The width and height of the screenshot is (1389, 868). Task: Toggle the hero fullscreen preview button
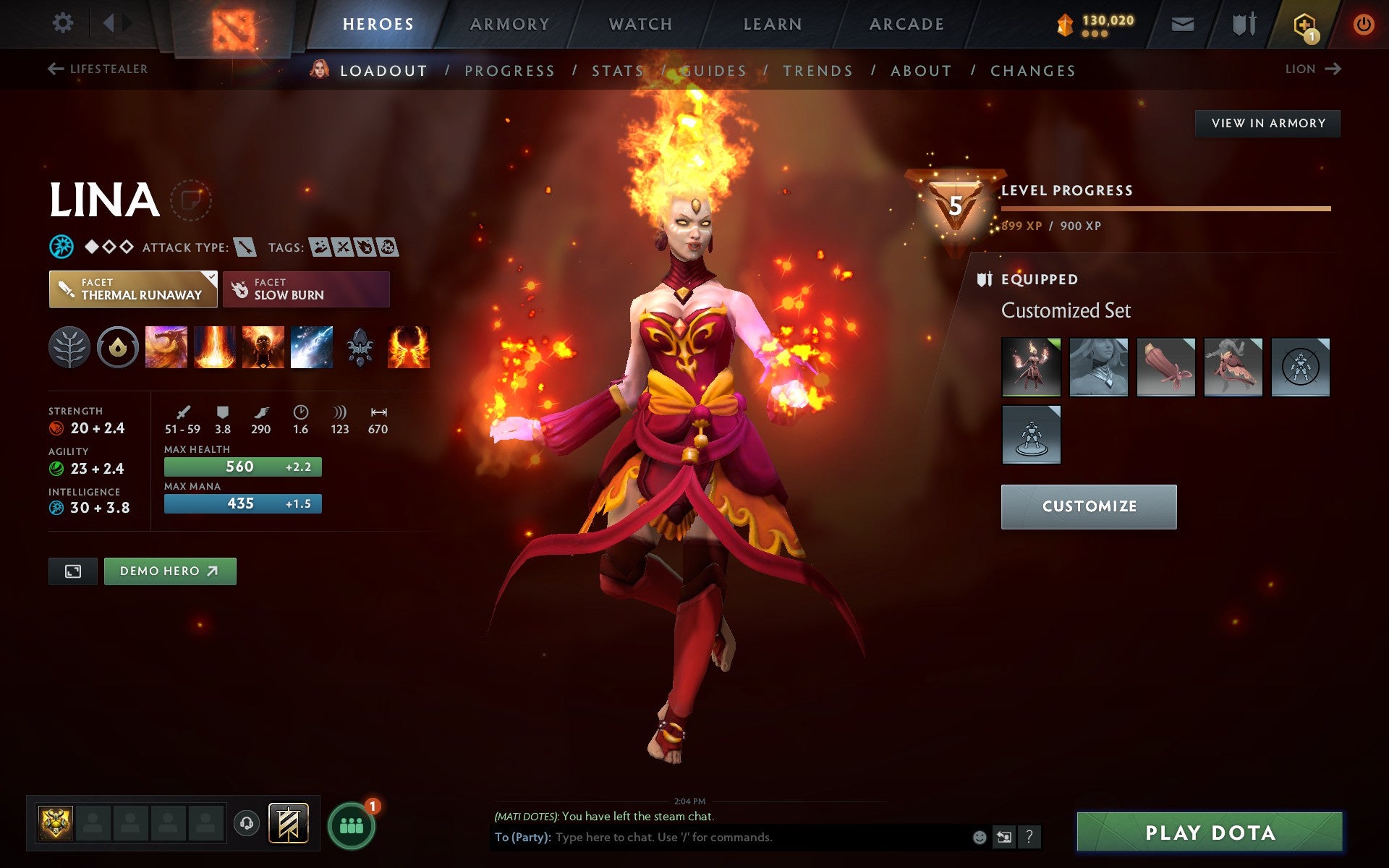coord(72,571)
